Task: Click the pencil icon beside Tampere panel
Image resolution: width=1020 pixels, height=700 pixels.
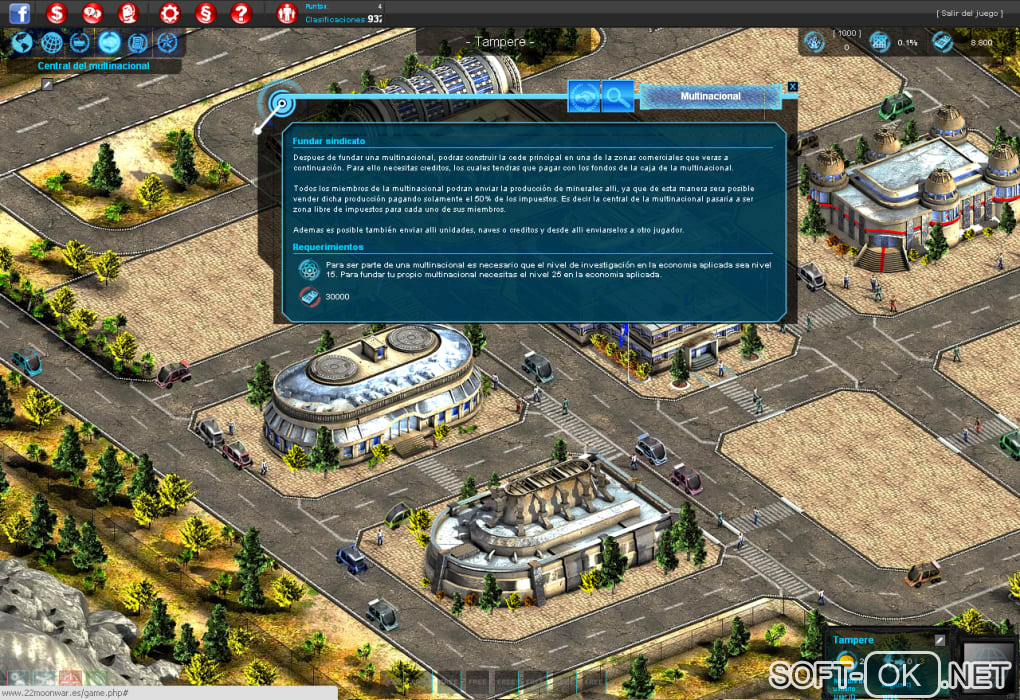Action: click(x=940, y=640)
